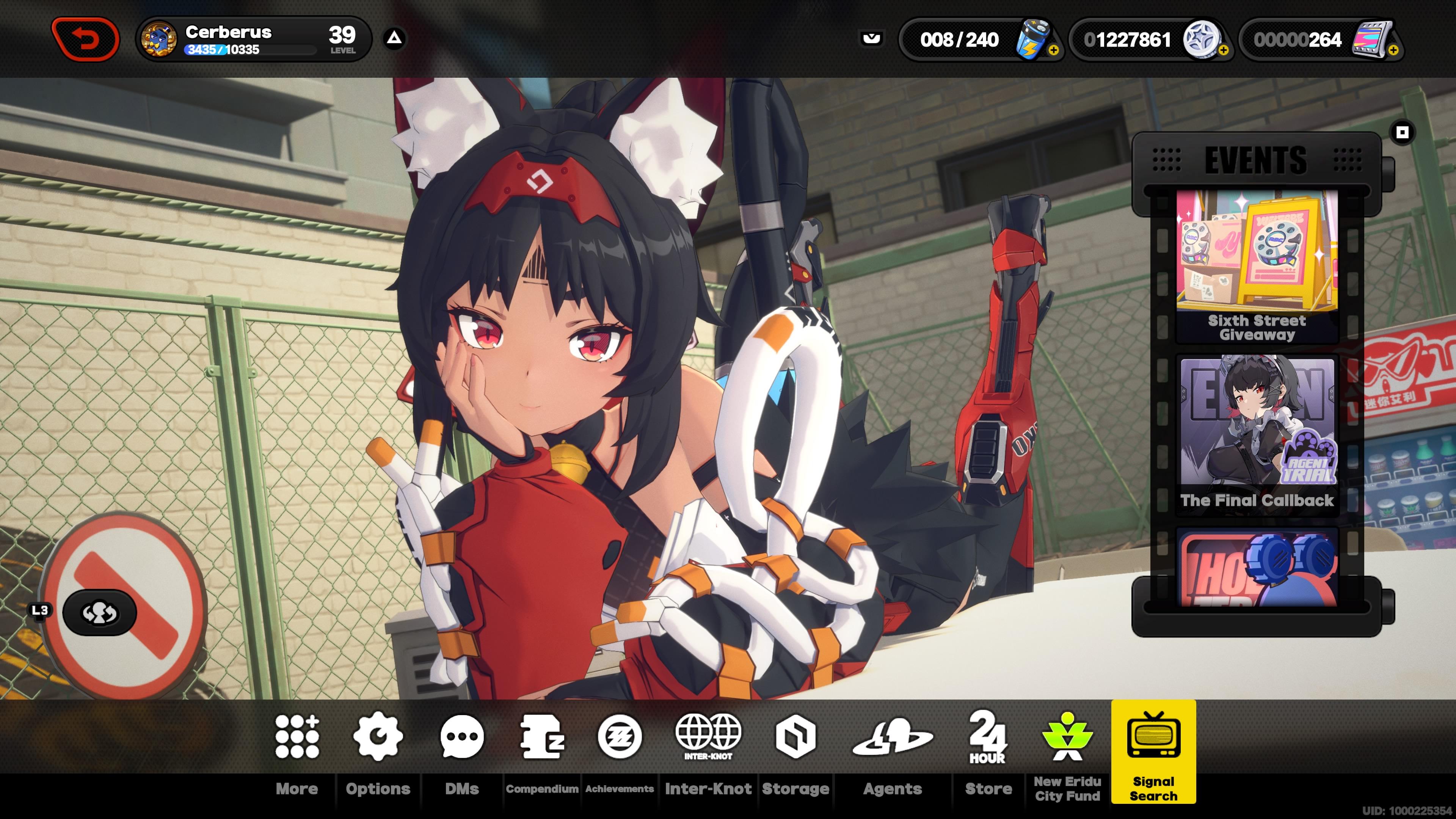The width and height of the screenshot is (1456, 819).
Task: Open DMs messages
Action: 462,752
